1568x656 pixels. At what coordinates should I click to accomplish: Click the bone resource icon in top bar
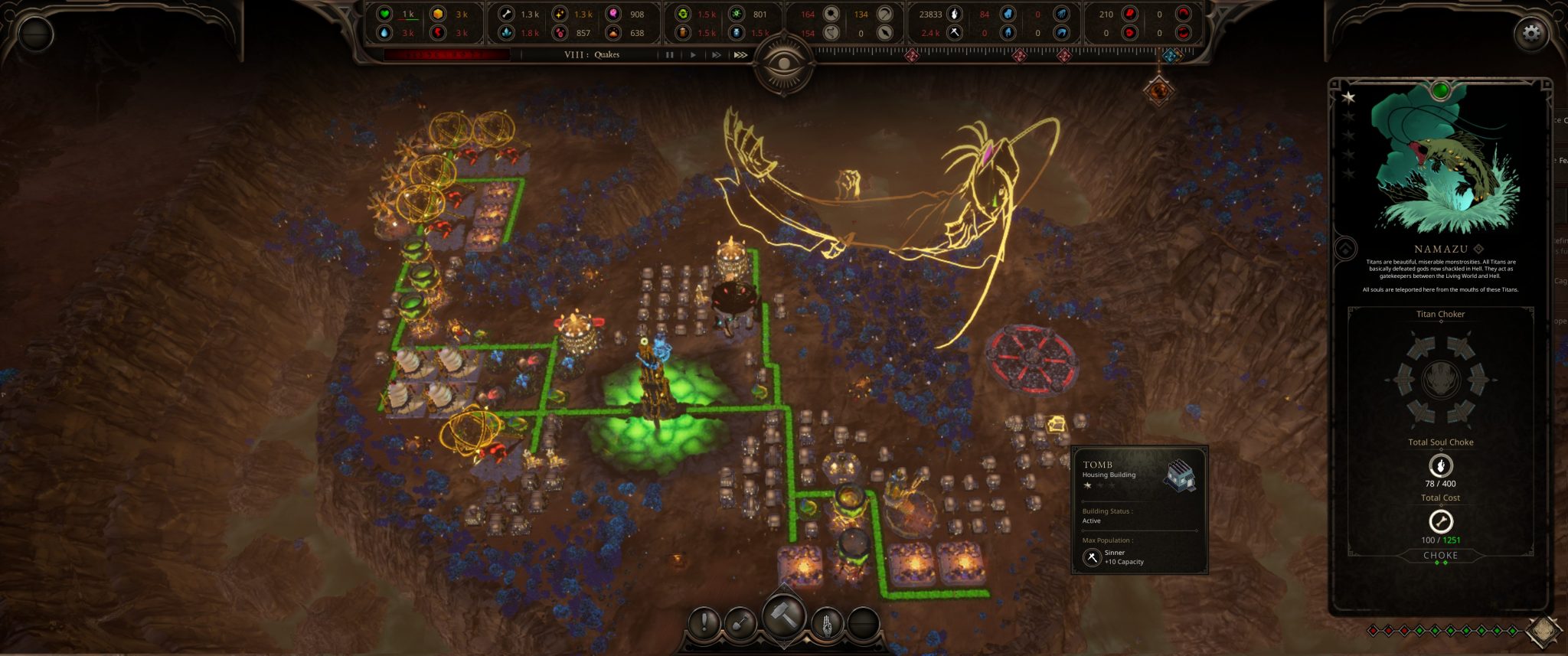505,14
